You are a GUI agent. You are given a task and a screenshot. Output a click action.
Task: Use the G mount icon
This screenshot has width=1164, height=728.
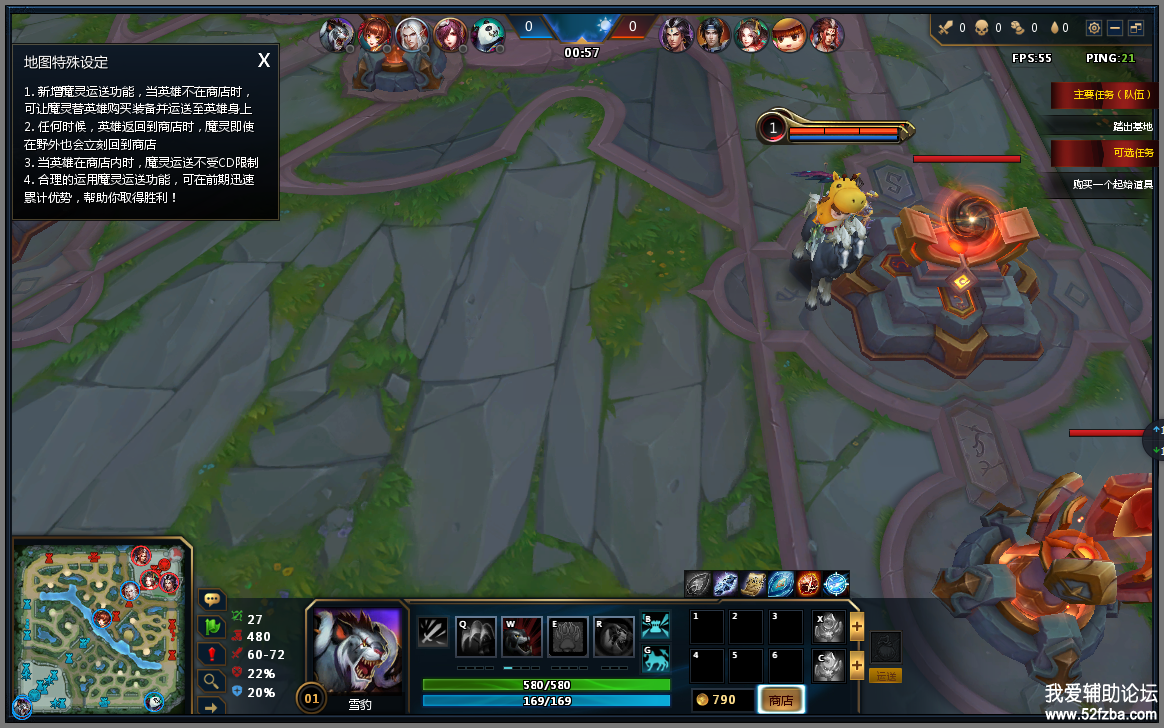tap(655, 657)
